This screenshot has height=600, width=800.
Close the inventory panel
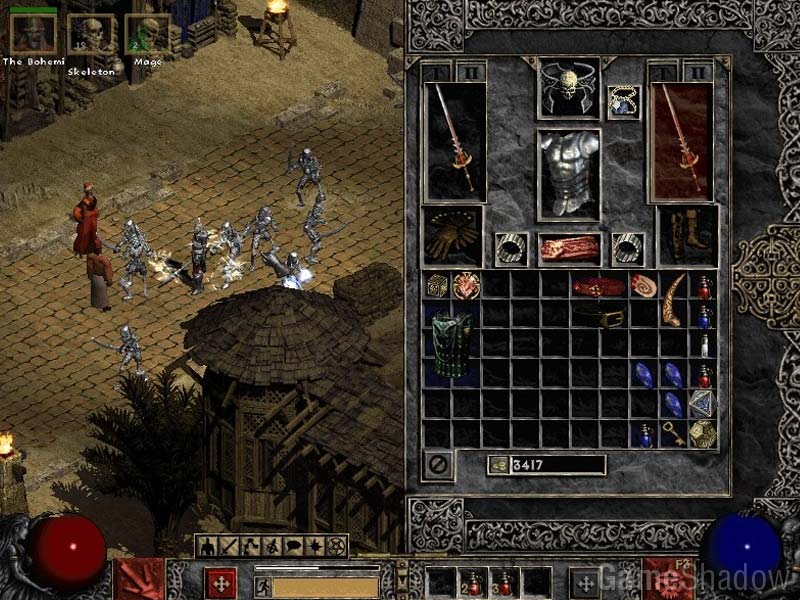[x=438, y=464]
